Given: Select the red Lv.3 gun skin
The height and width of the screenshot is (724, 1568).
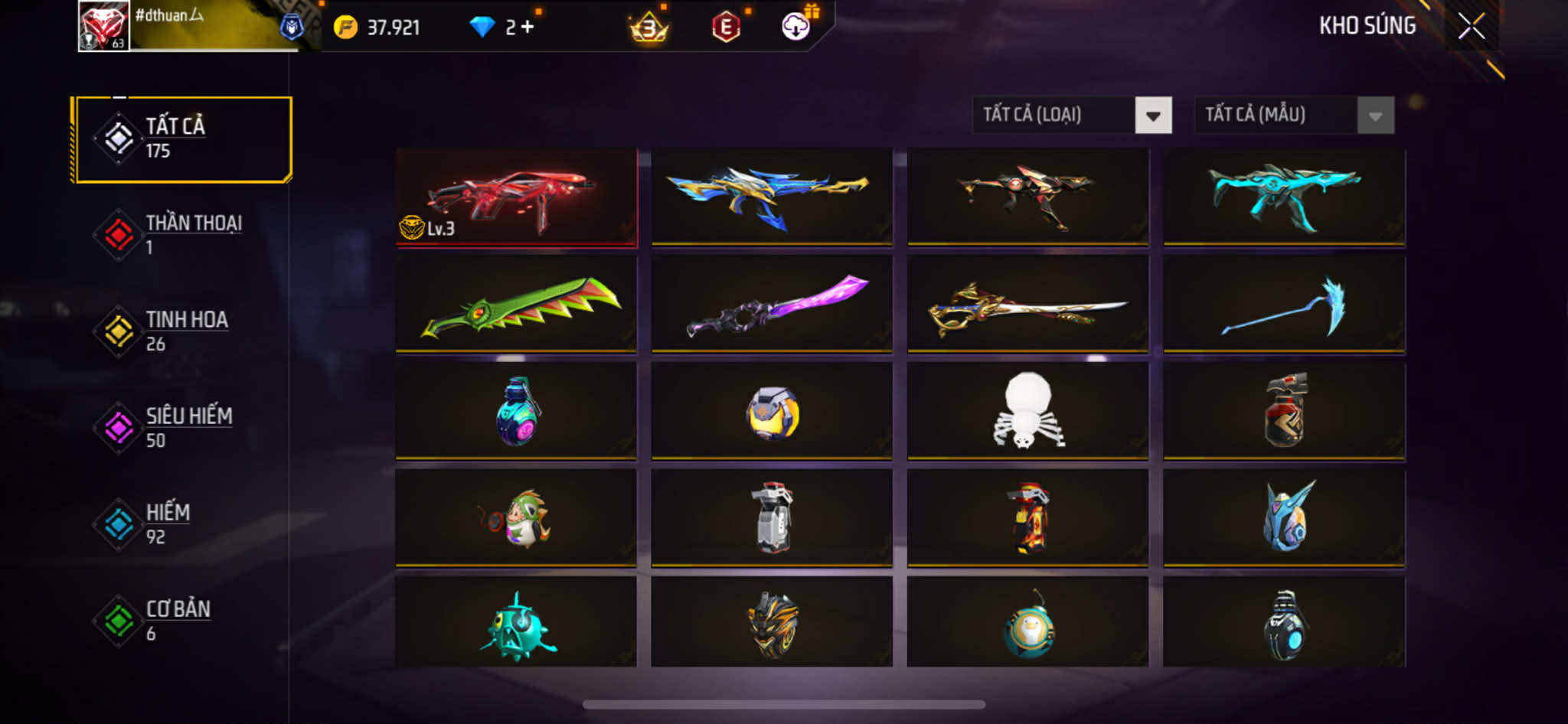Looking at the screenshot, I should click(x=517, y=197).
